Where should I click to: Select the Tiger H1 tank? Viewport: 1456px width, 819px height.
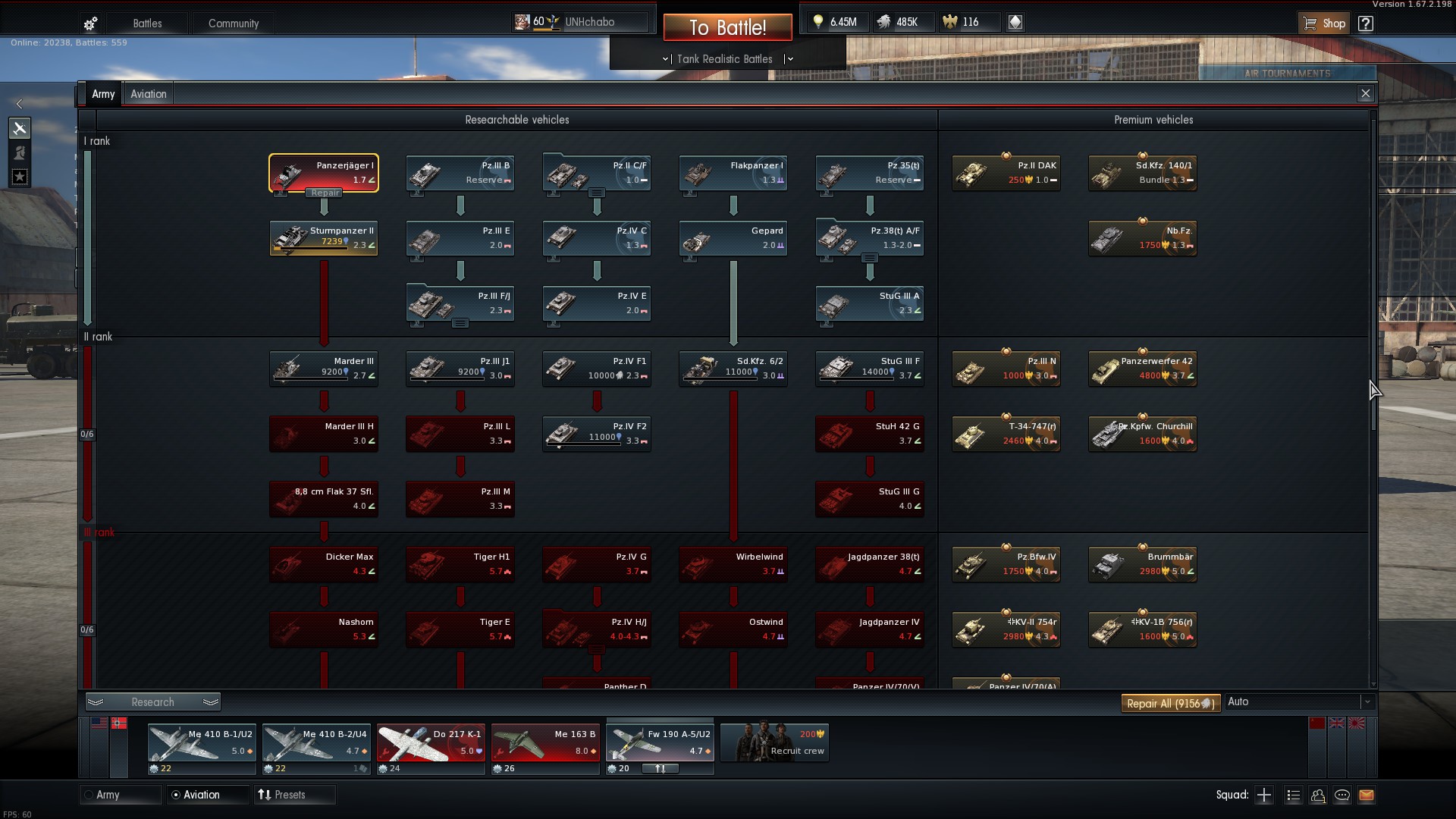point(460,564)
